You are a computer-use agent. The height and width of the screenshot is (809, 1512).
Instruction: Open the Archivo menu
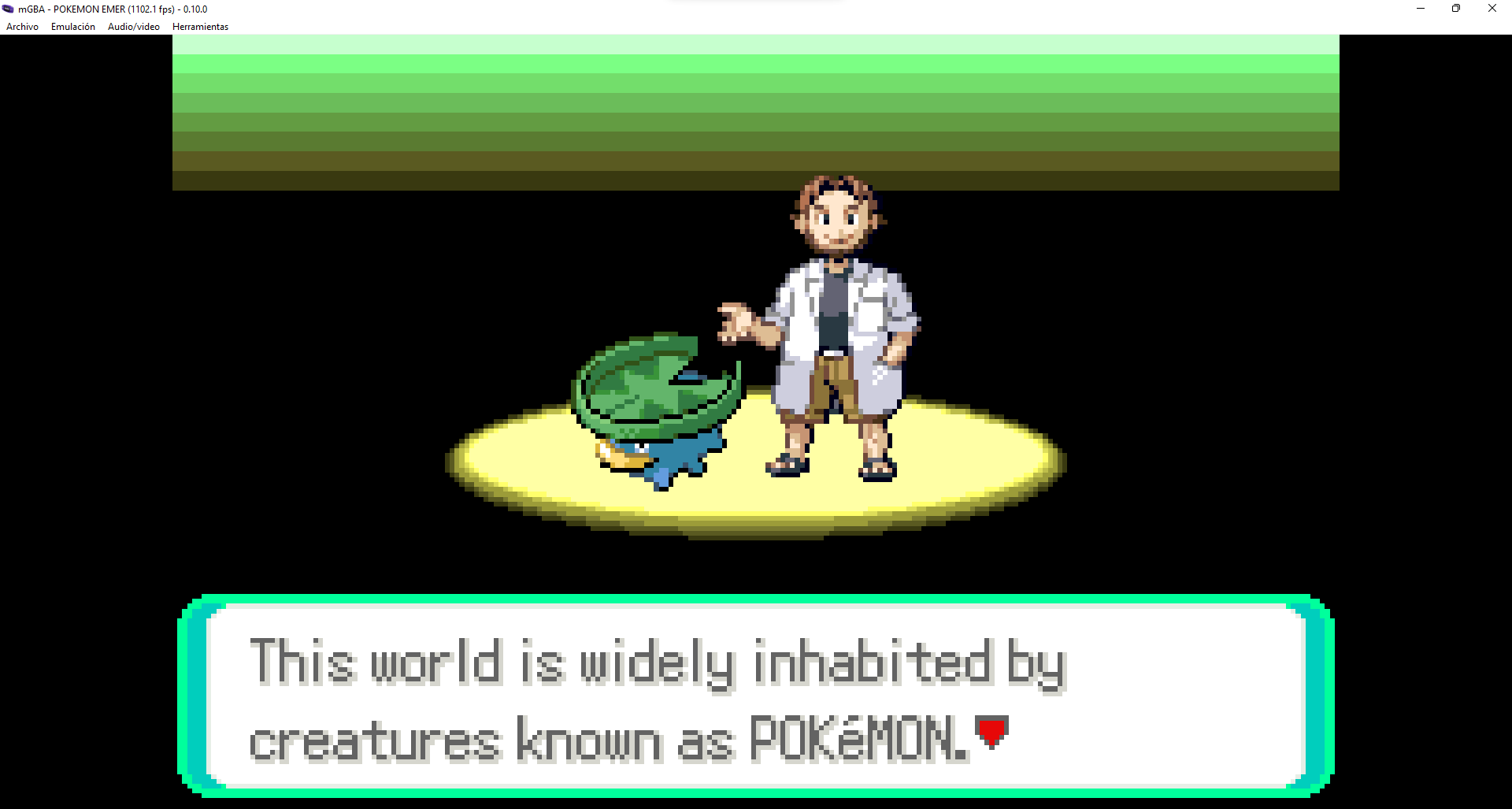click(x=21, y=26)
